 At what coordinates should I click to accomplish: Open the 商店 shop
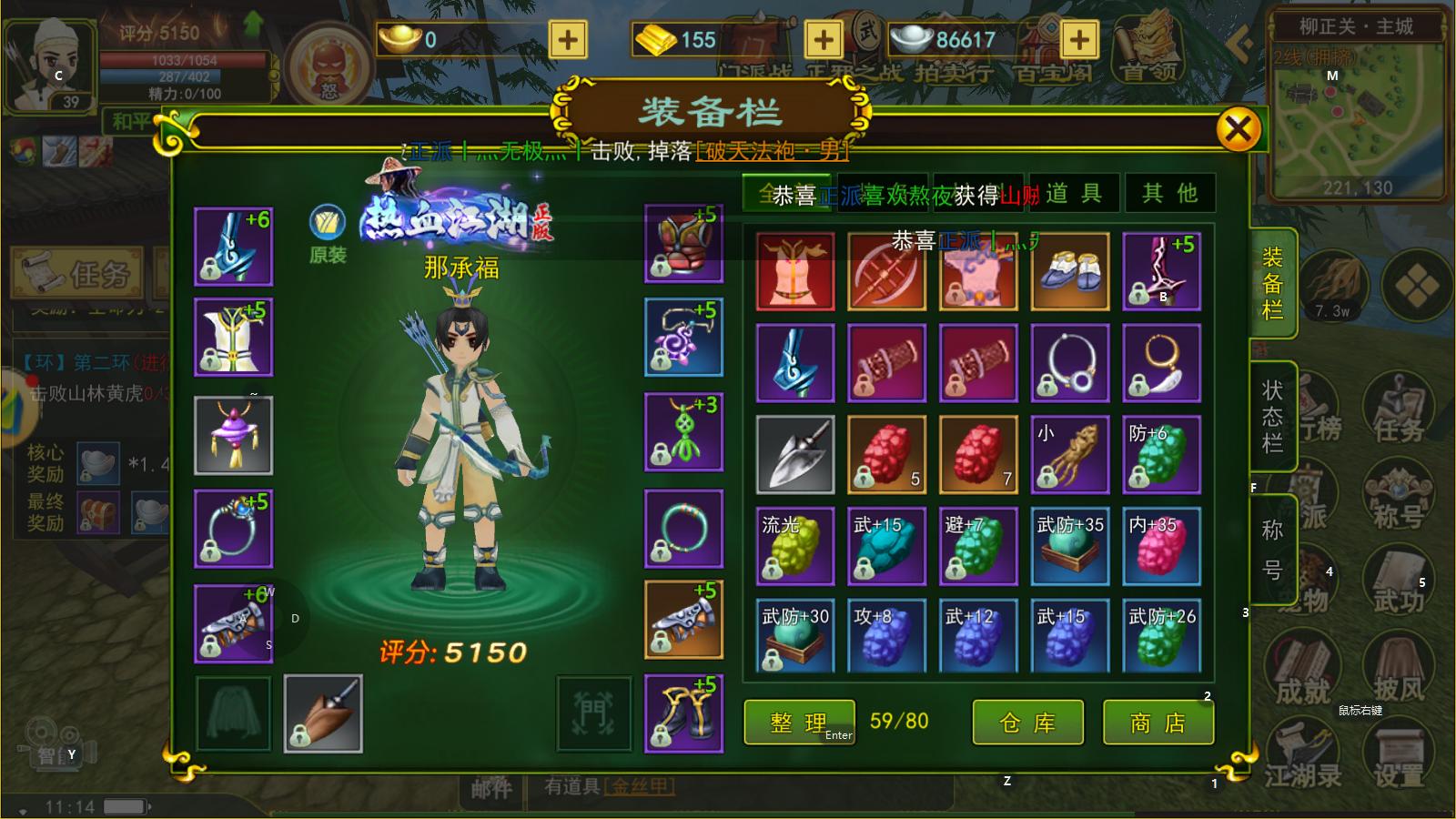pos(1158,723)
